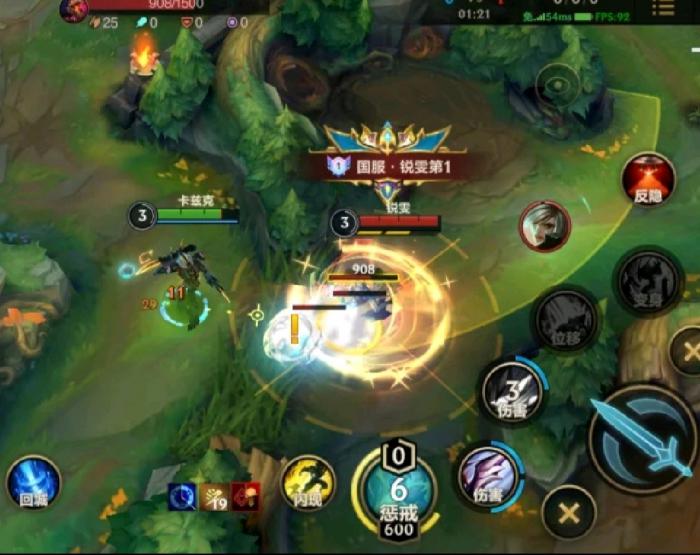Image resolution: width=700 pixels, height=555 pixels.
Task: Open the menu list icon at top right
Action: (x=662, y=8)
